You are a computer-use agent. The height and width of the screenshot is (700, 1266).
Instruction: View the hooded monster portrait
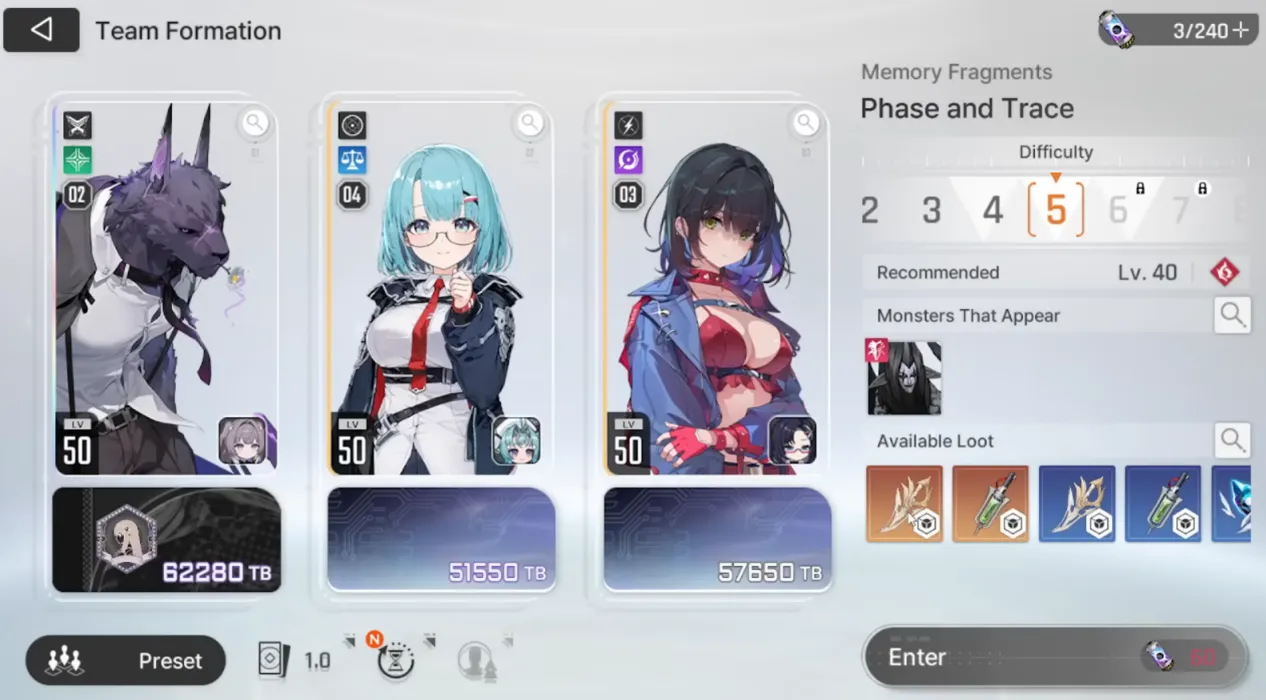(x=904, y=378)
